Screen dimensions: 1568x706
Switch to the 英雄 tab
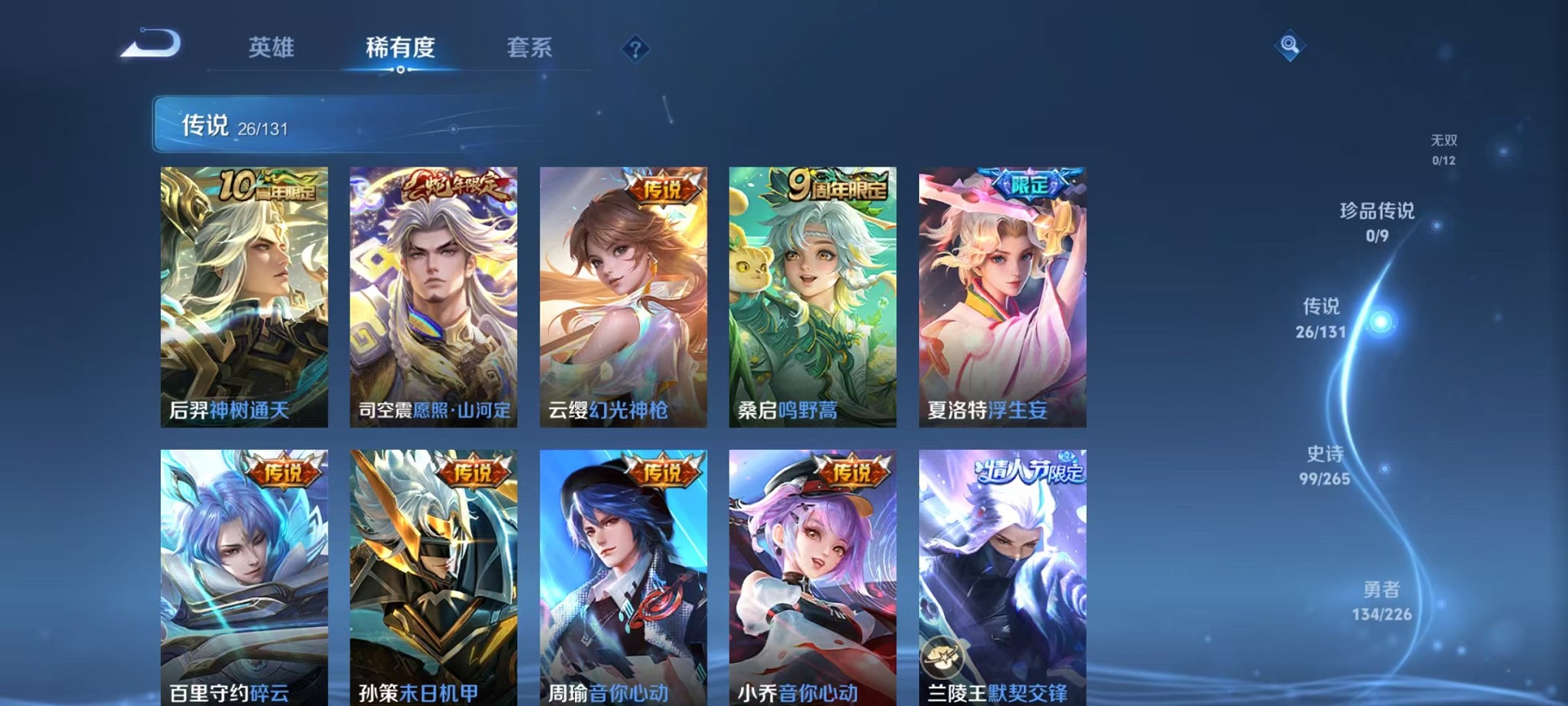273,48
